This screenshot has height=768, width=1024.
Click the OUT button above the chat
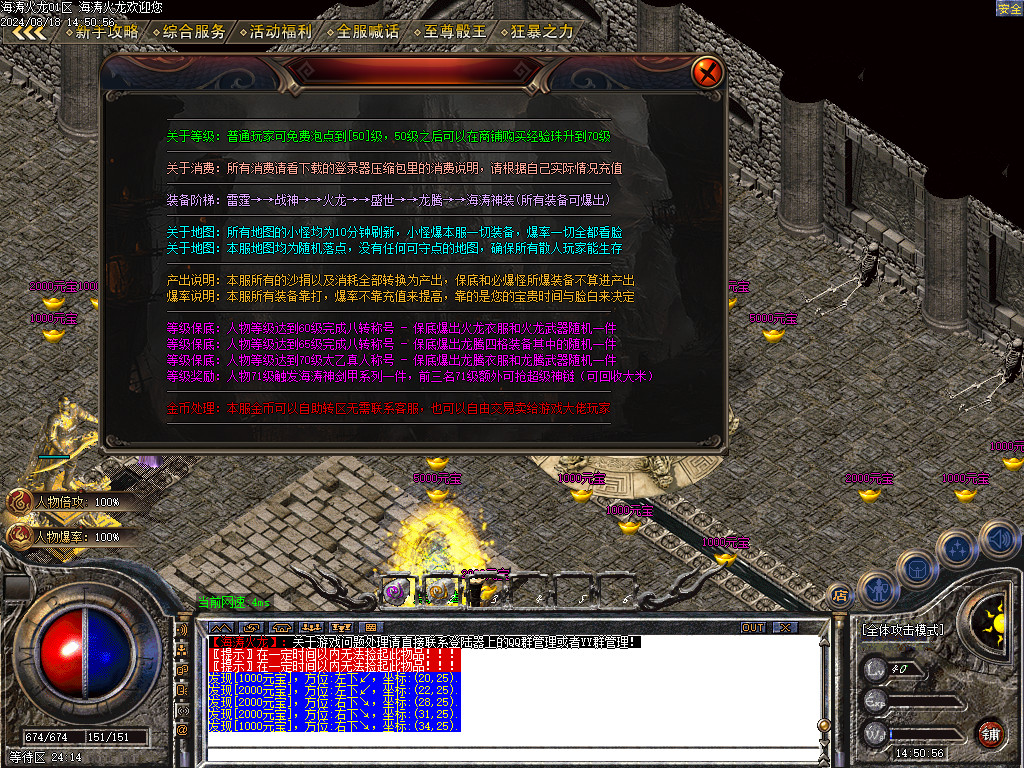pyautogui.click(x=753, y=627)
